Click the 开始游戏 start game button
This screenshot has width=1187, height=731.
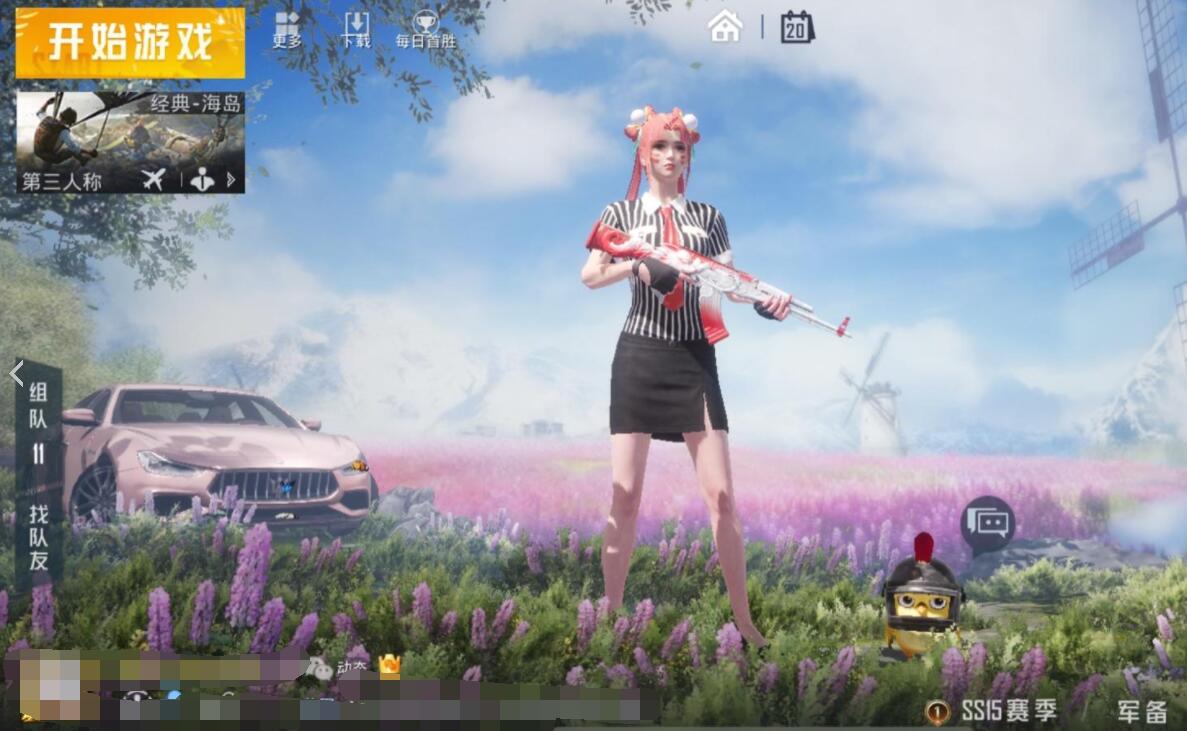point(130,43)
